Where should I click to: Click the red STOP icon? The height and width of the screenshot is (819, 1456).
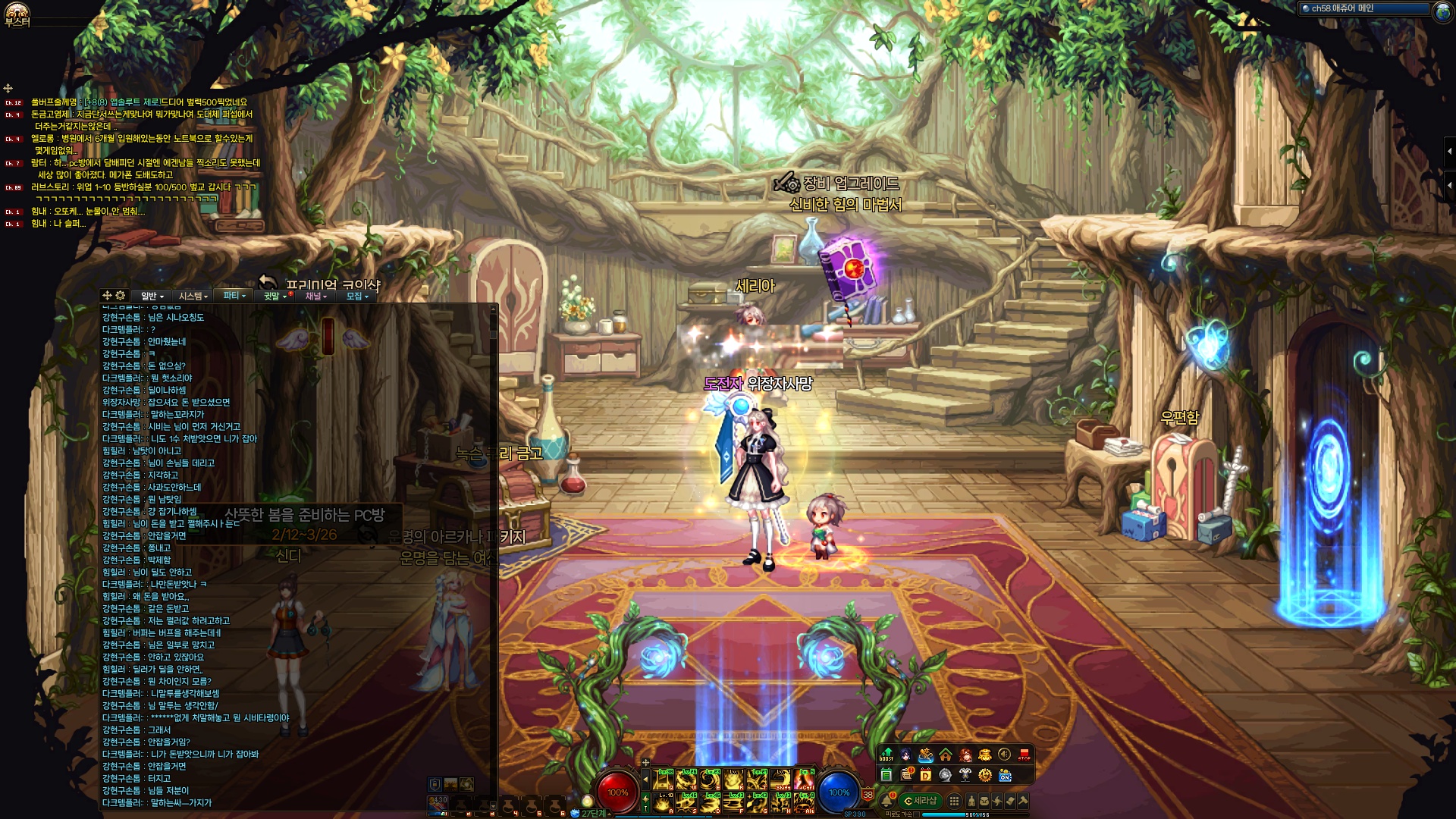1025,755
